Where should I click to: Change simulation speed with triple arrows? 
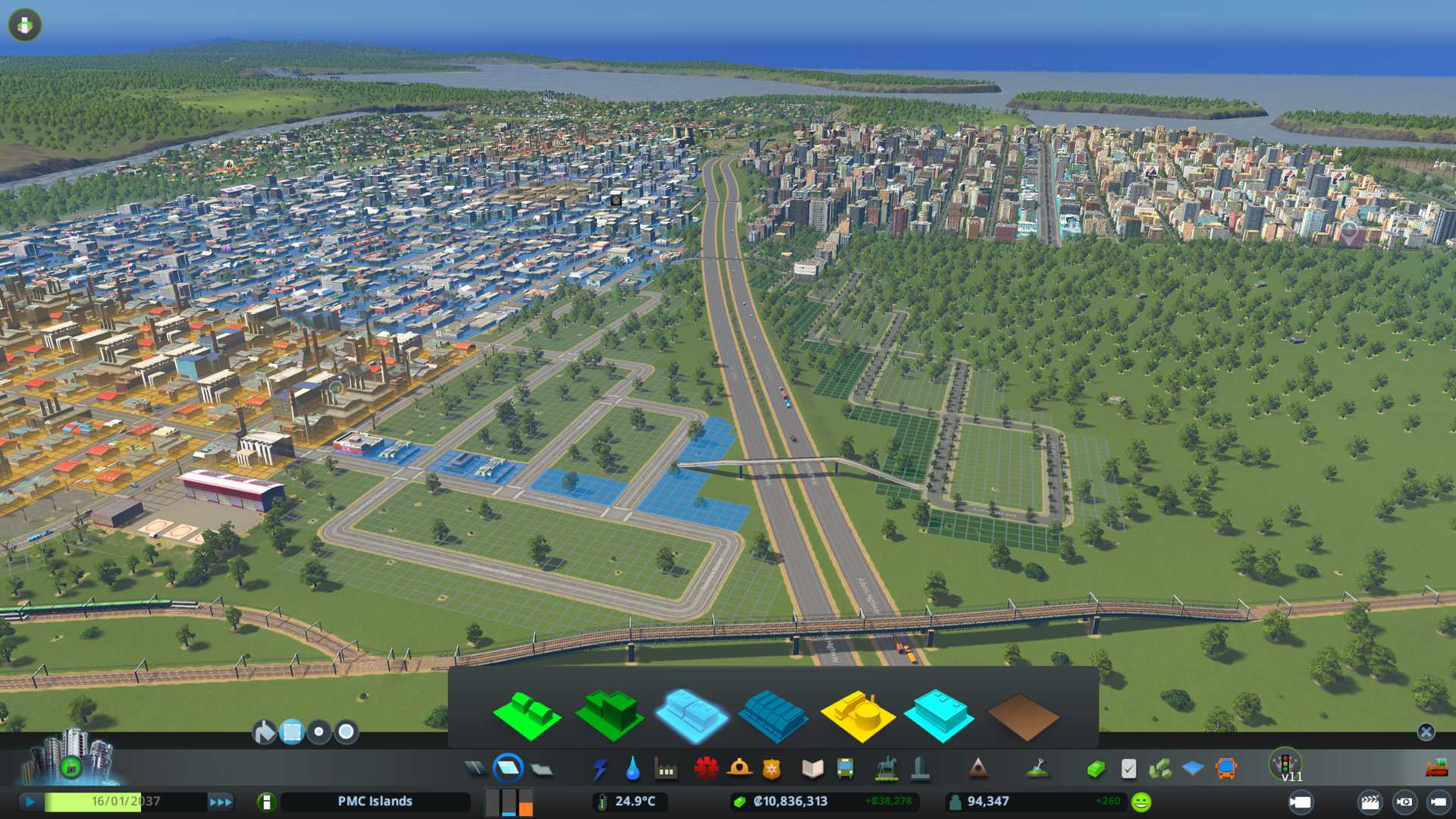(221, 802)
